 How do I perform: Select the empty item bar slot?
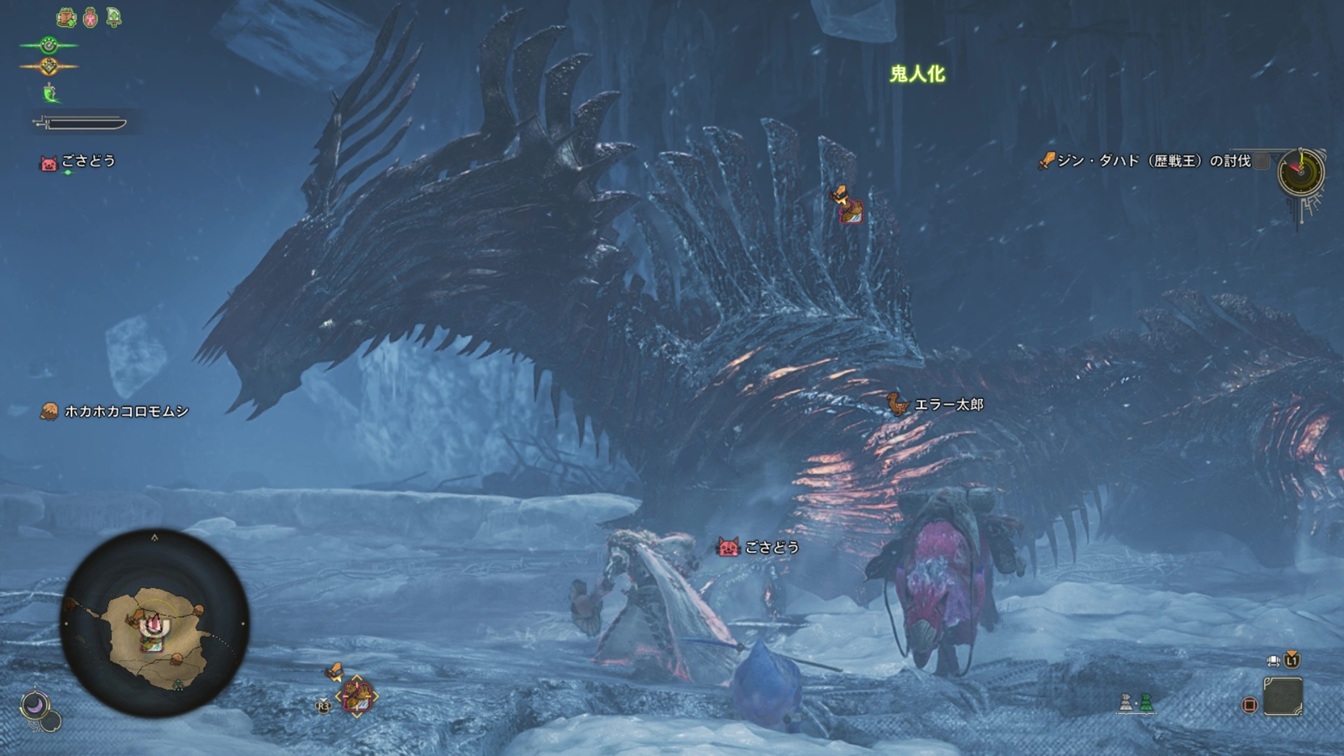pyautogui.click(x=1282, y=696)
